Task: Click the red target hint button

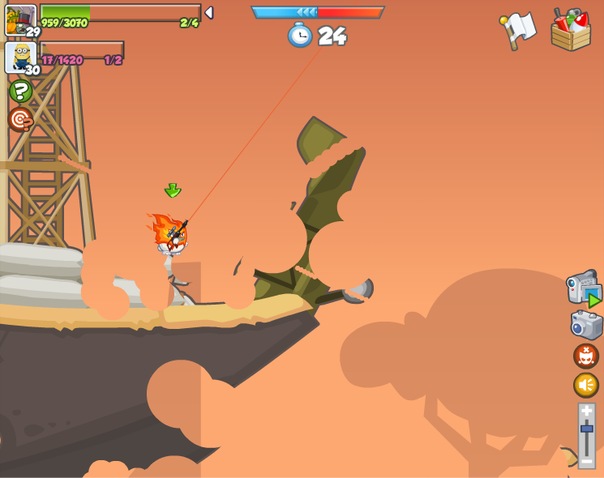Action: 20,120
